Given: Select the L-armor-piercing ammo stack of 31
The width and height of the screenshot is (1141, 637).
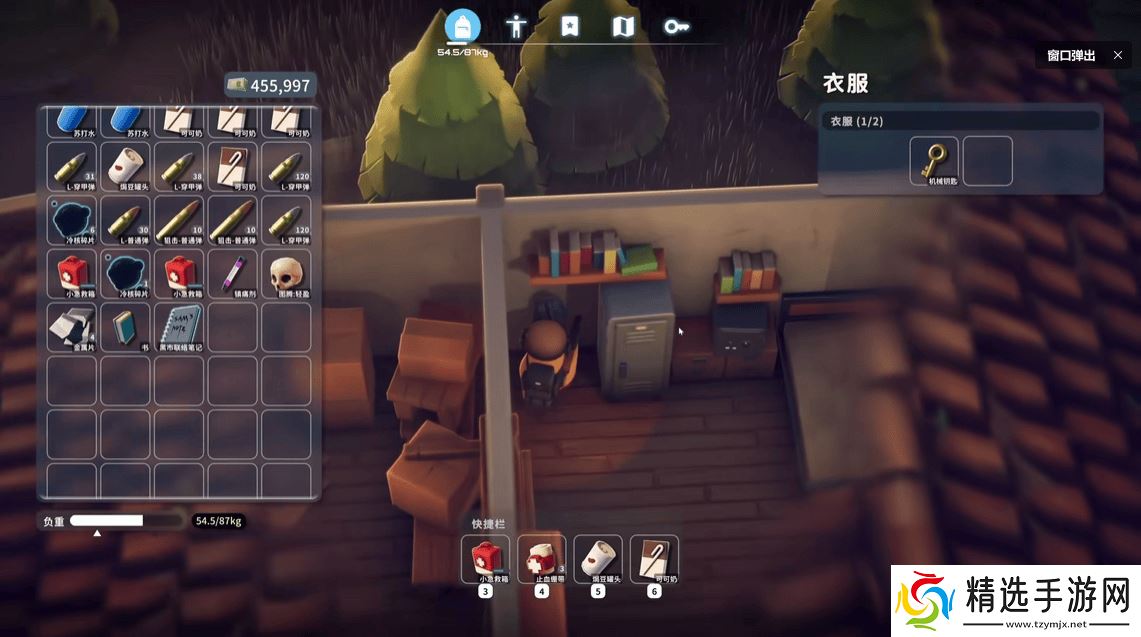Looking at the screenshot, I should (72, 166).
